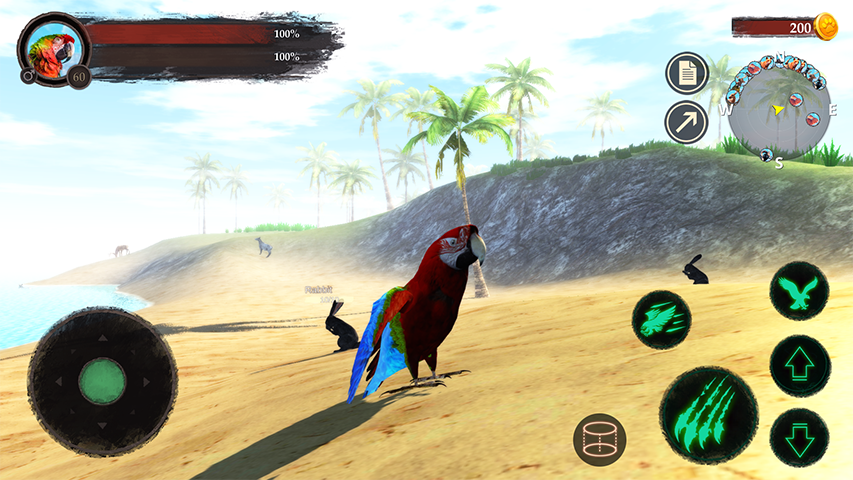Use the dashing claw swipe ability

661,319
